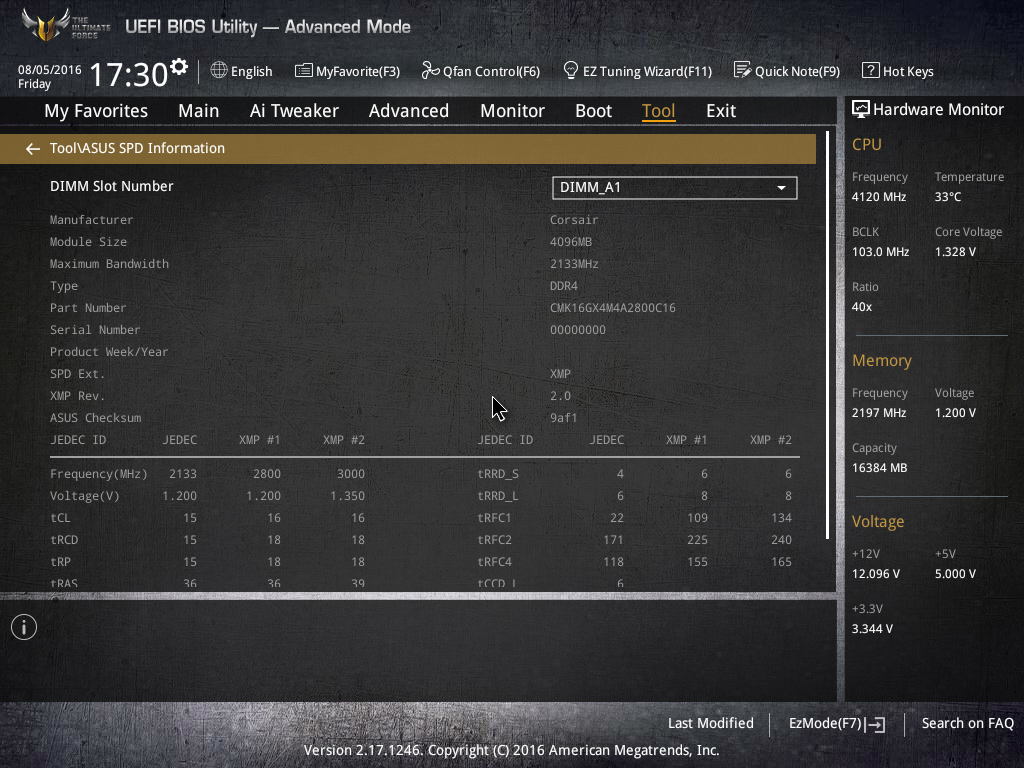Change the English language setting
This screenshot has width=1024, height=768.
click(241, 71)
